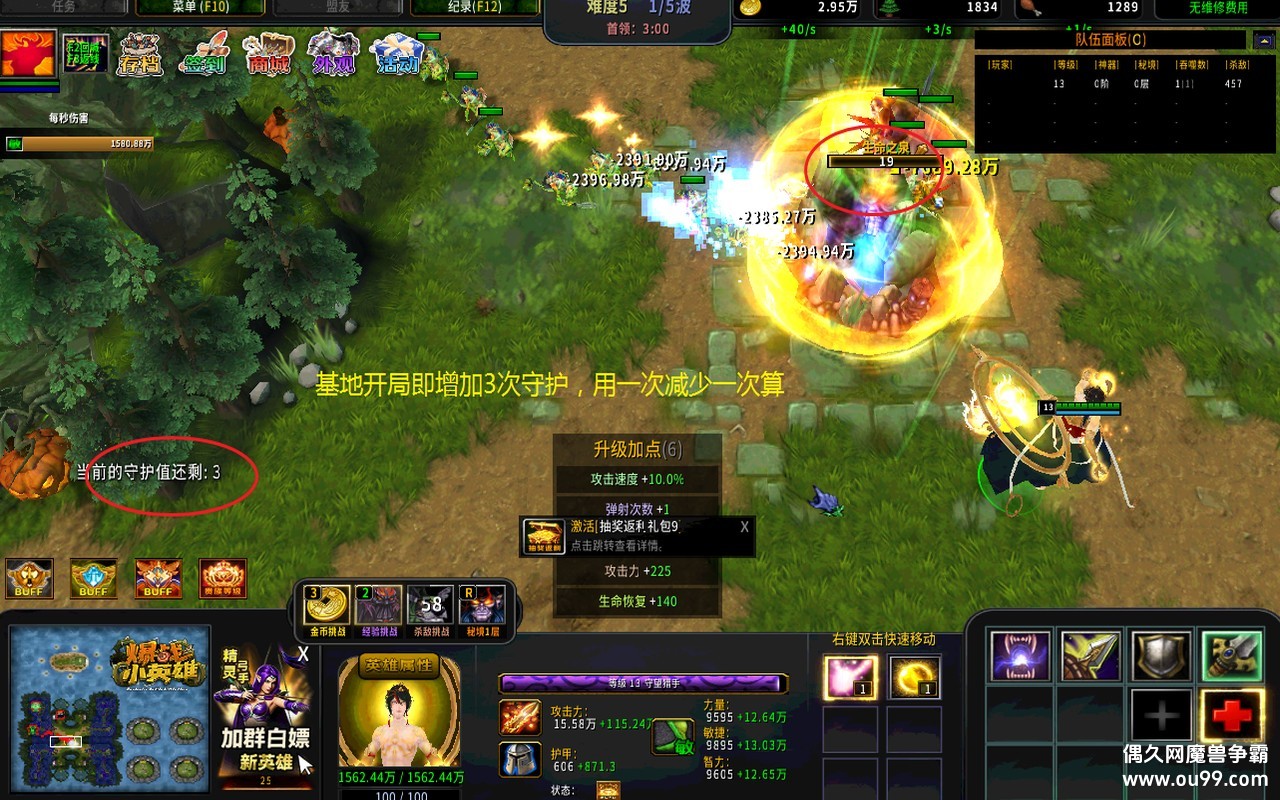Viewport: 1280px width, 800px height.
Task: Close the 抽奖返利礼包 notification
Action: (x=744, y=527)
